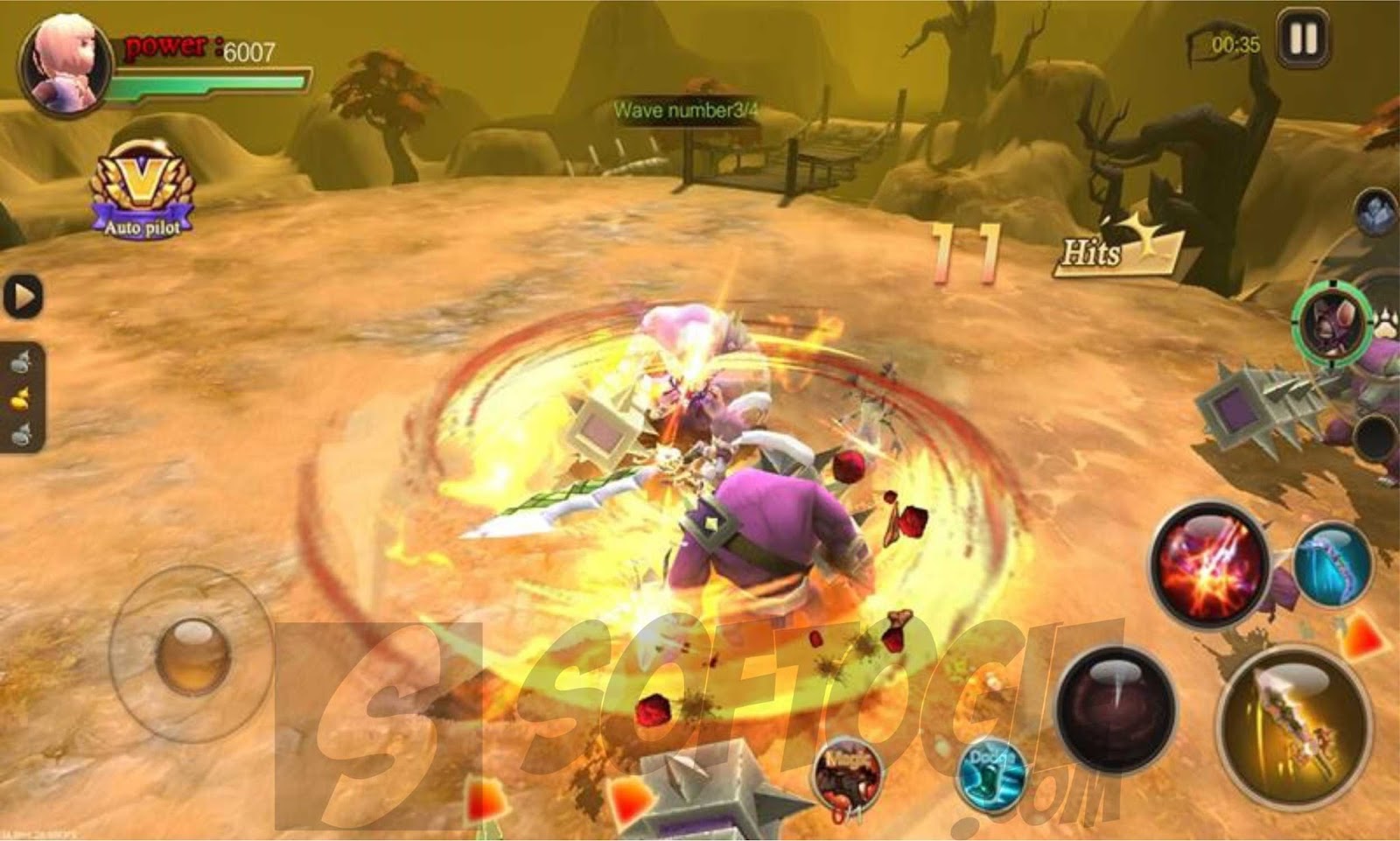
Task: Tap the Wave number 3/4 banner
Action: [687, 109]
